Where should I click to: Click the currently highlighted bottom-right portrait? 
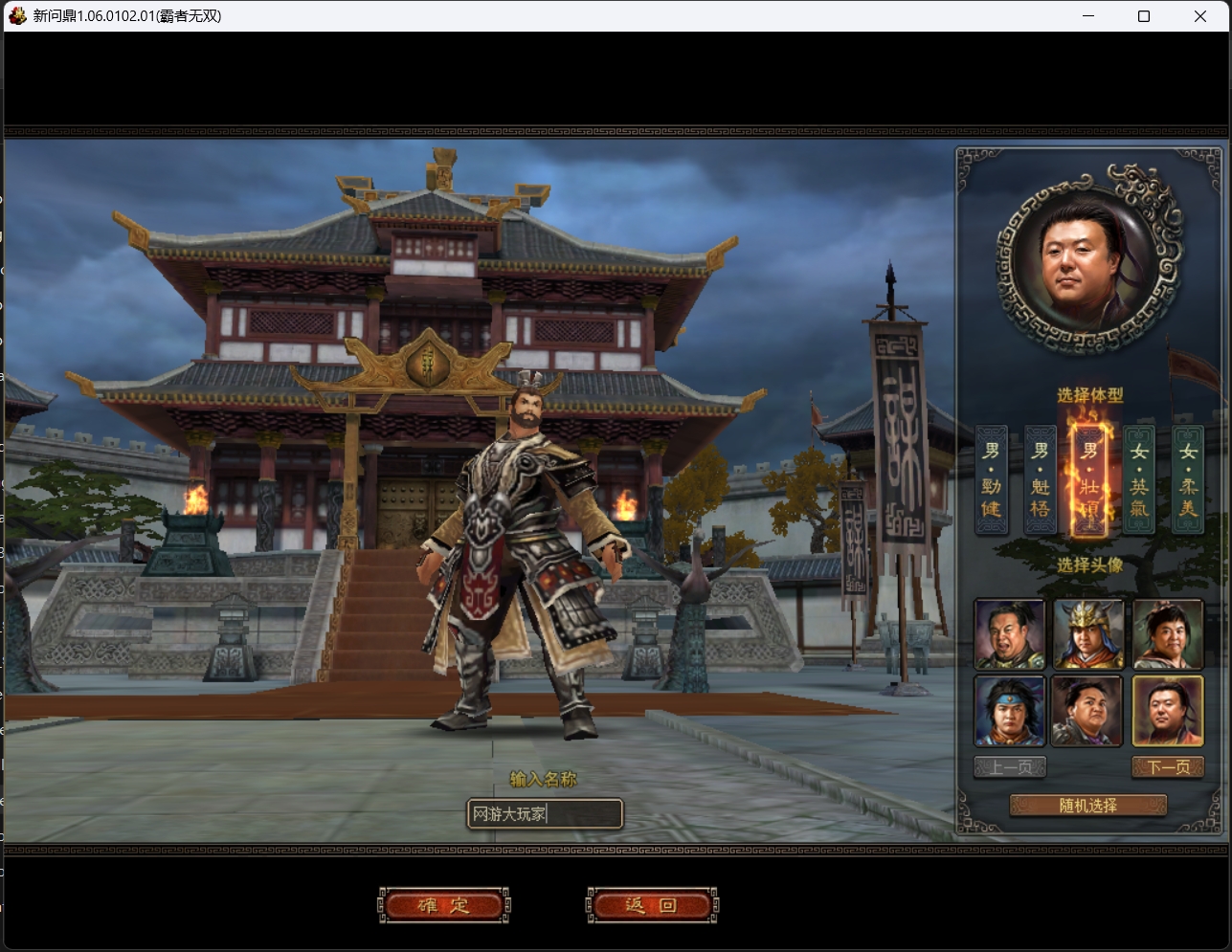[x=1167, y=712]
